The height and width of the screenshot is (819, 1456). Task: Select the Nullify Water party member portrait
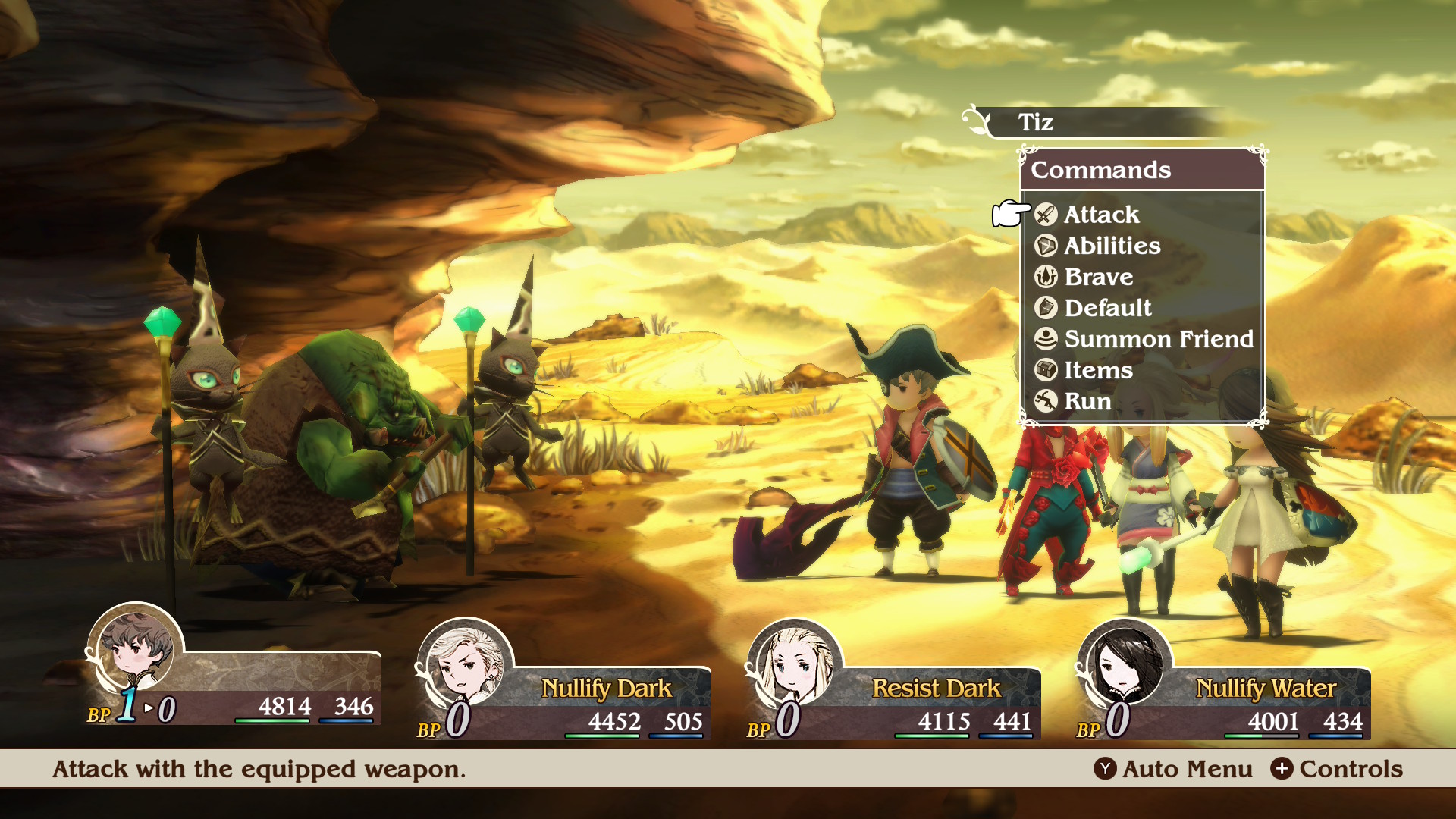coord(1124,664)
